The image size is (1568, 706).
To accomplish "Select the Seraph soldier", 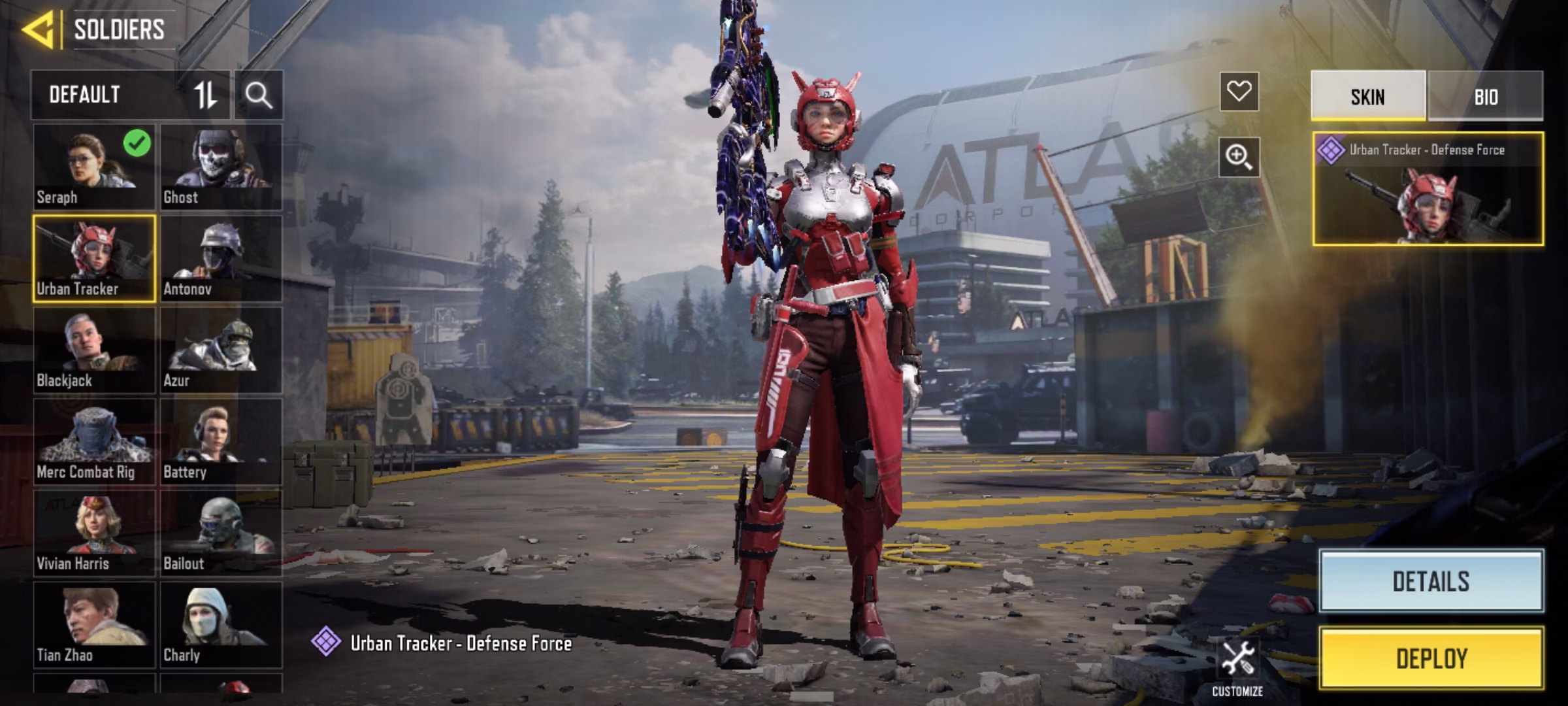I will click(x=94, y=167).
